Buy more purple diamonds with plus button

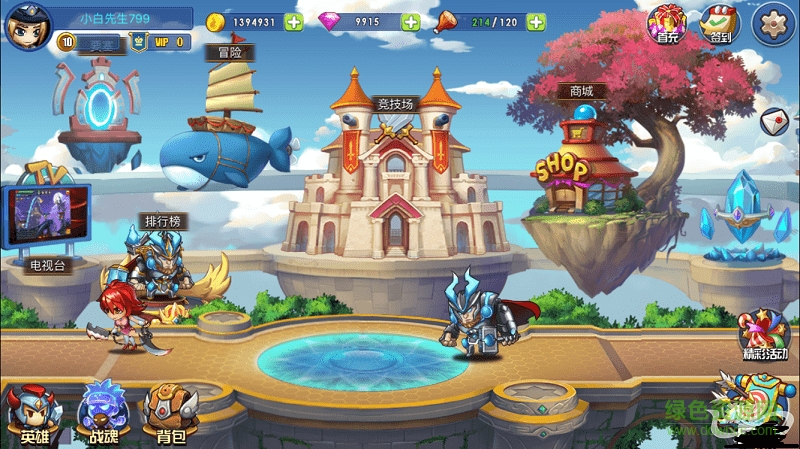click(x=410, y=22)
